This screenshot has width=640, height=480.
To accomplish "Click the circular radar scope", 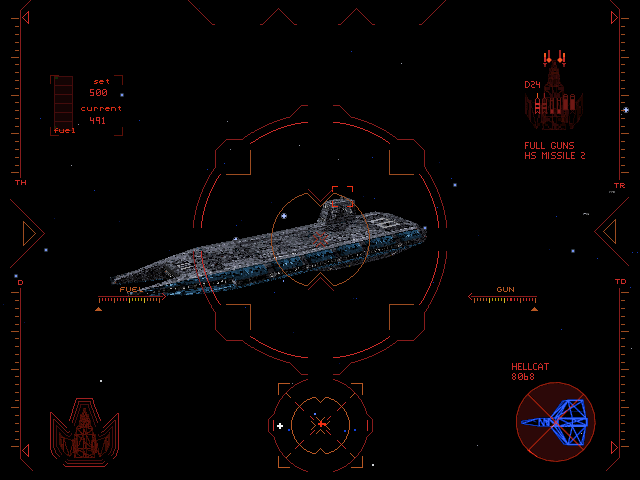I will click(x=320, y=425).
